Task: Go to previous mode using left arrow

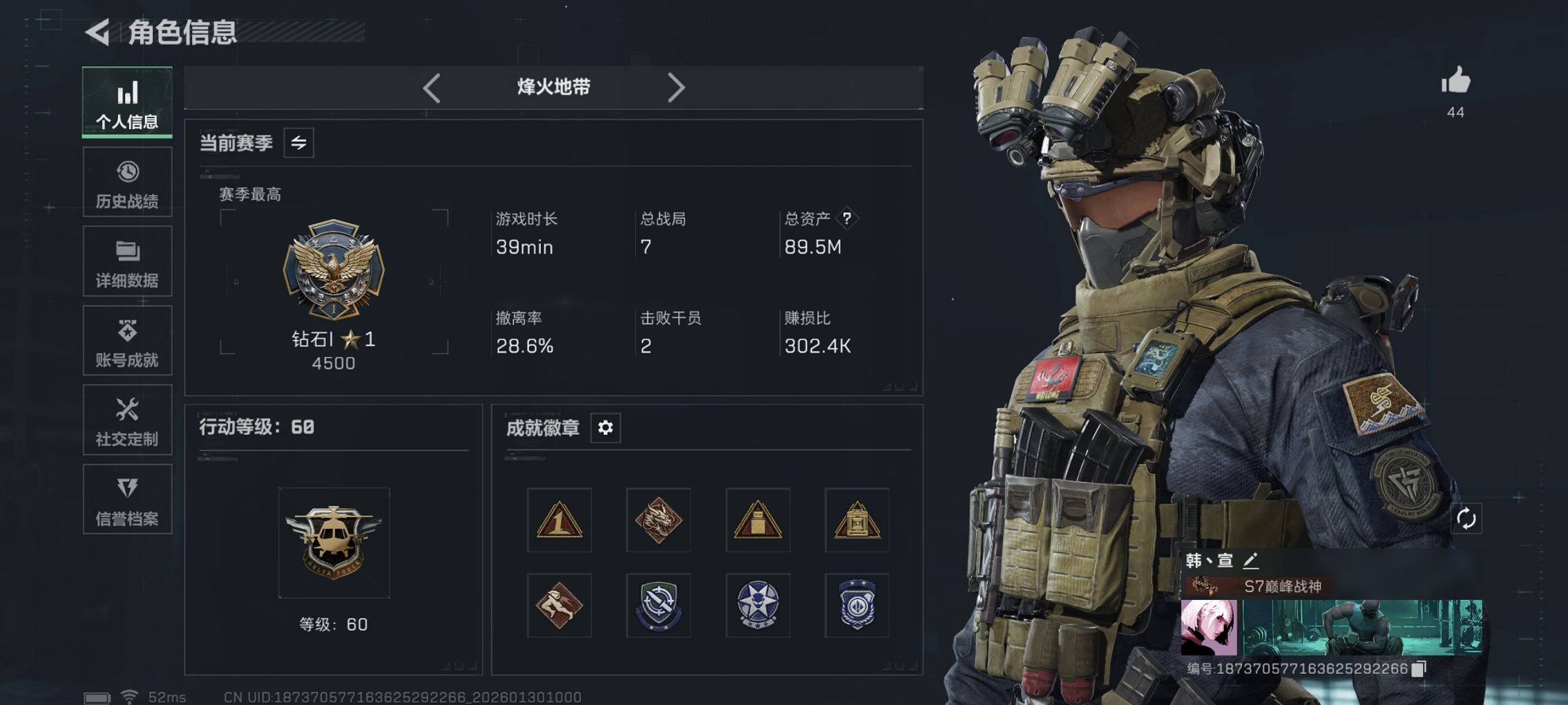Action: coord(432,87)
